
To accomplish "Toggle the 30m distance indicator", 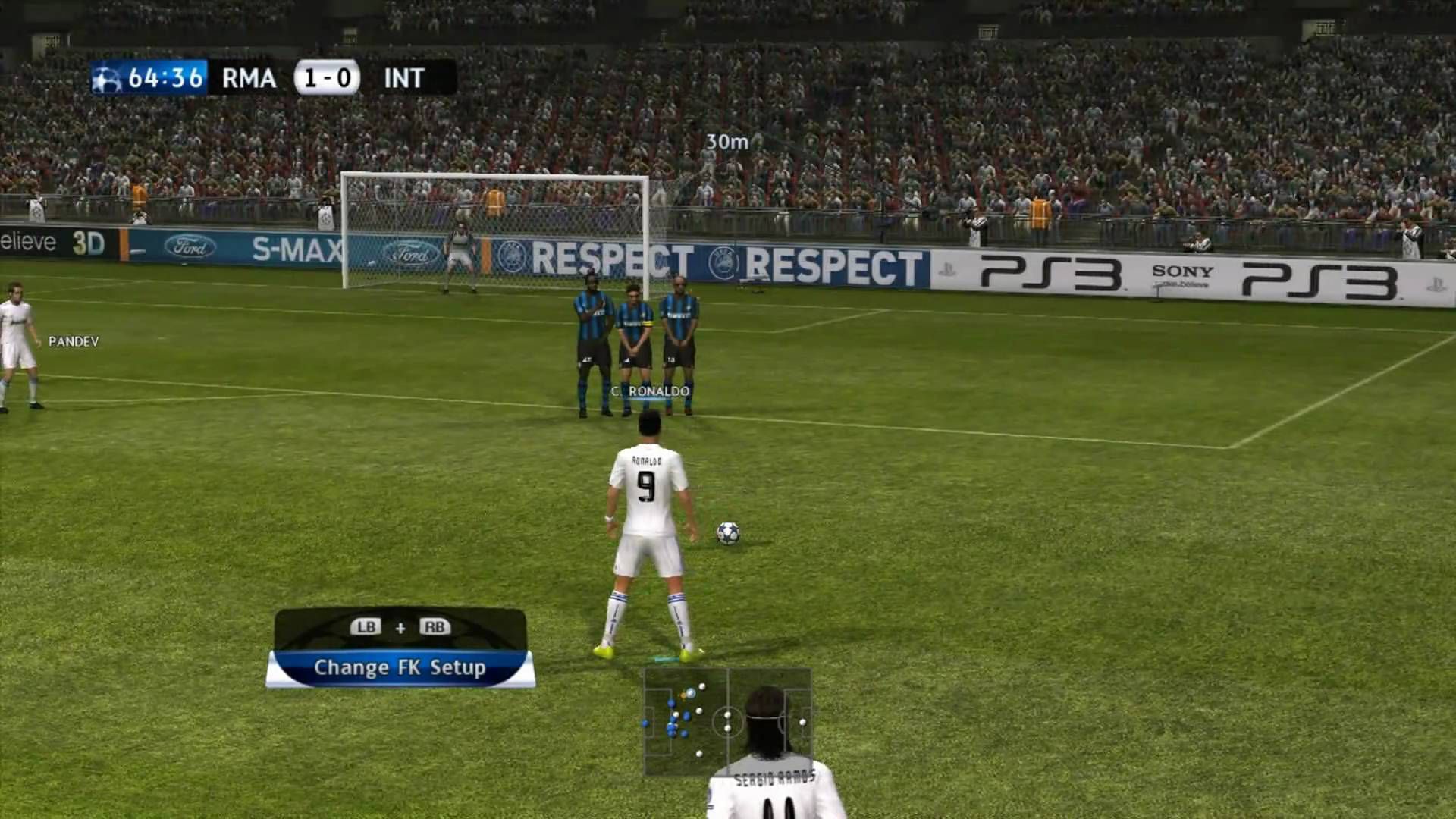I will click(726, 140).
